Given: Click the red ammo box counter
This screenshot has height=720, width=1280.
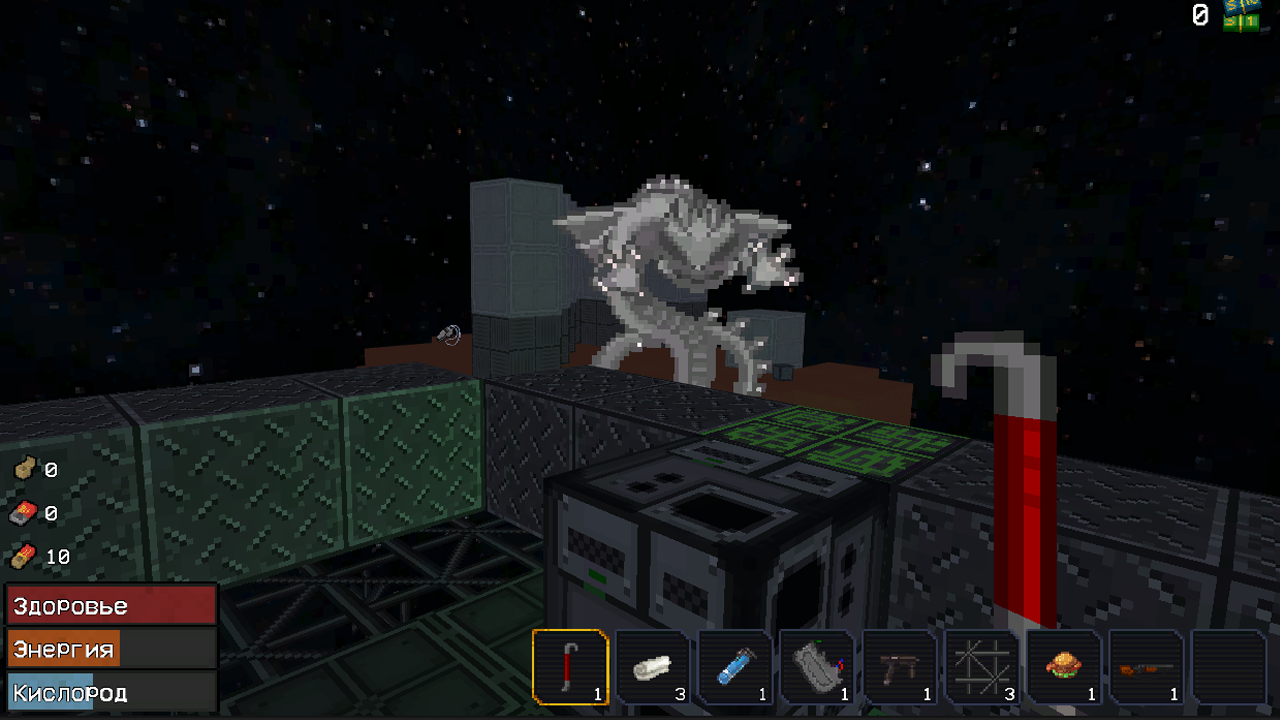Looking at the screenshot, I should [22, 513].
